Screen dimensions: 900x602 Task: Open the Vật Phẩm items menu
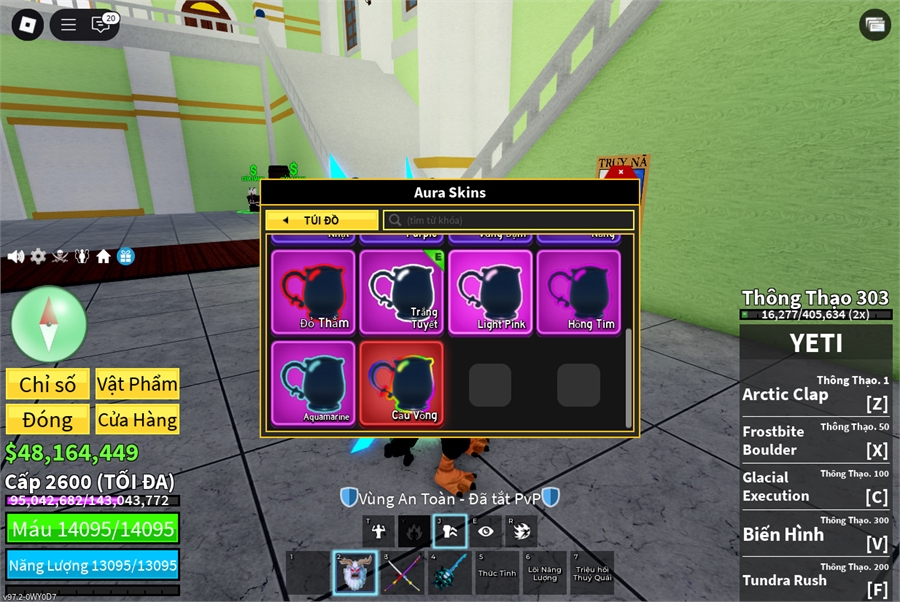click(138, 385)
